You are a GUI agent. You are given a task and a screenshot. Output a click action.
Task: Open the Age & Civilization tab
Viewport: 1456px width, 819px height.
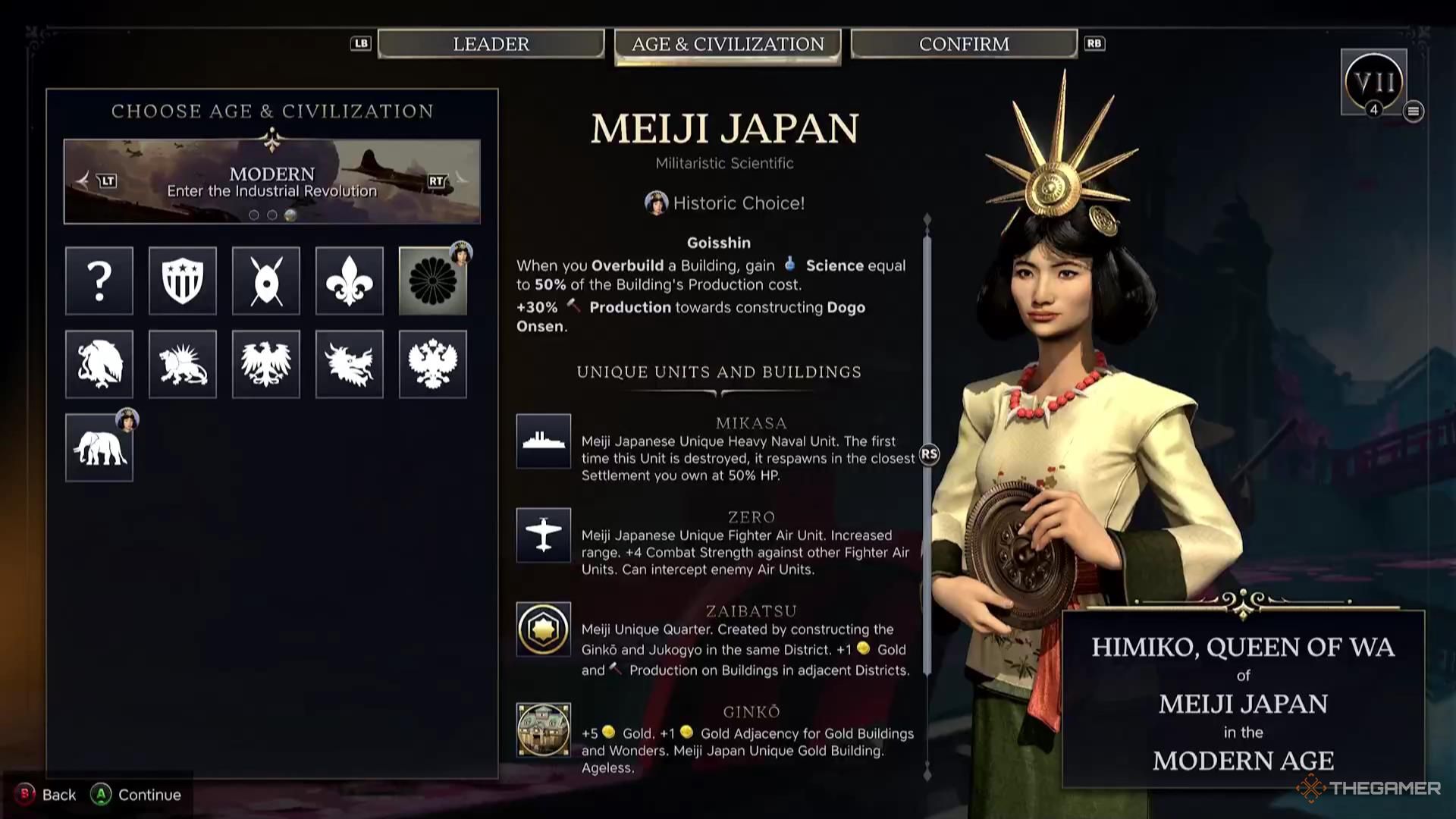[727, 45]
